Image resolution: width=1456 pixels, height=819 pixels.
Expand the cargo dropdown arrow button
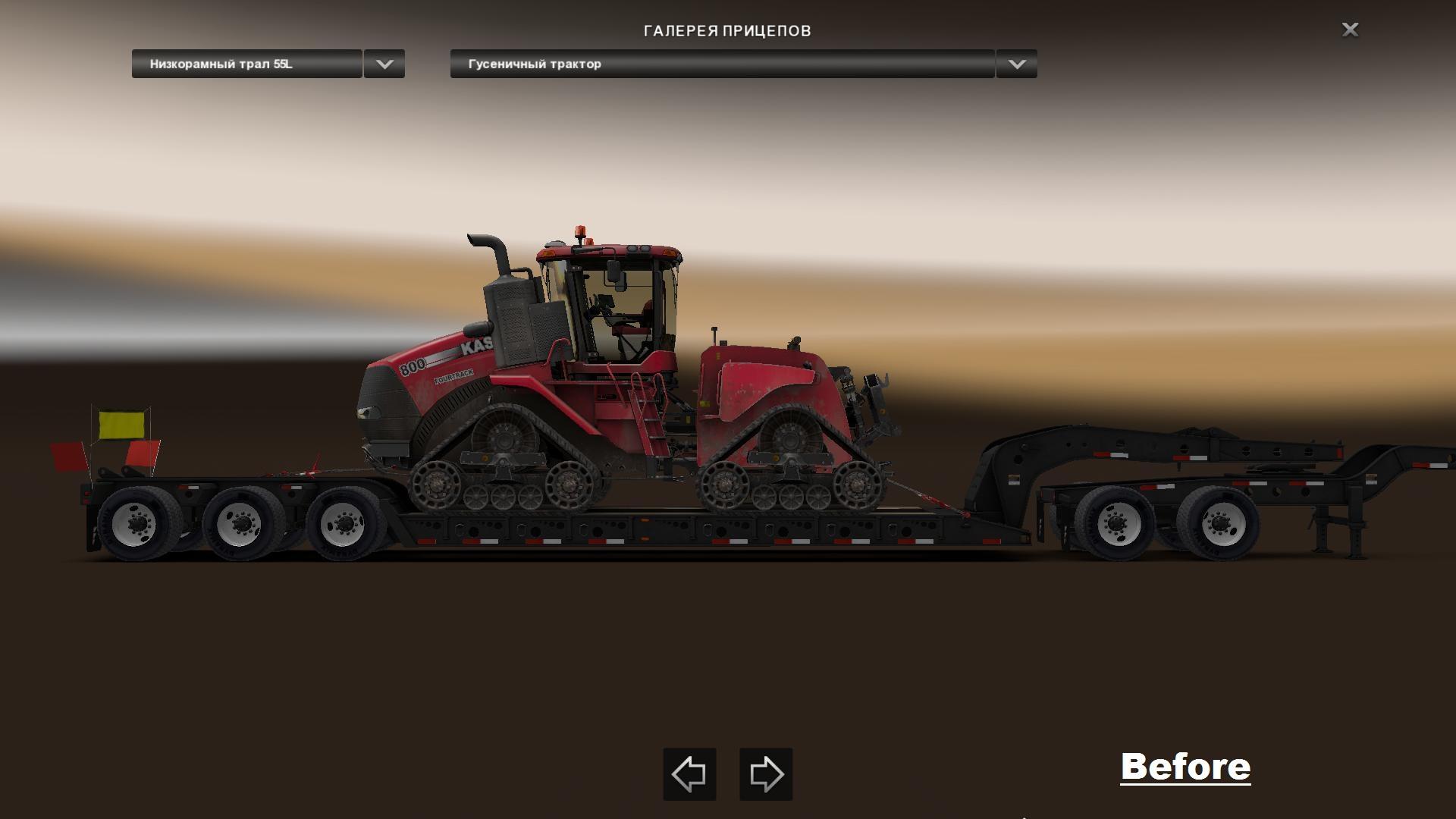[x=1017, y=64]
